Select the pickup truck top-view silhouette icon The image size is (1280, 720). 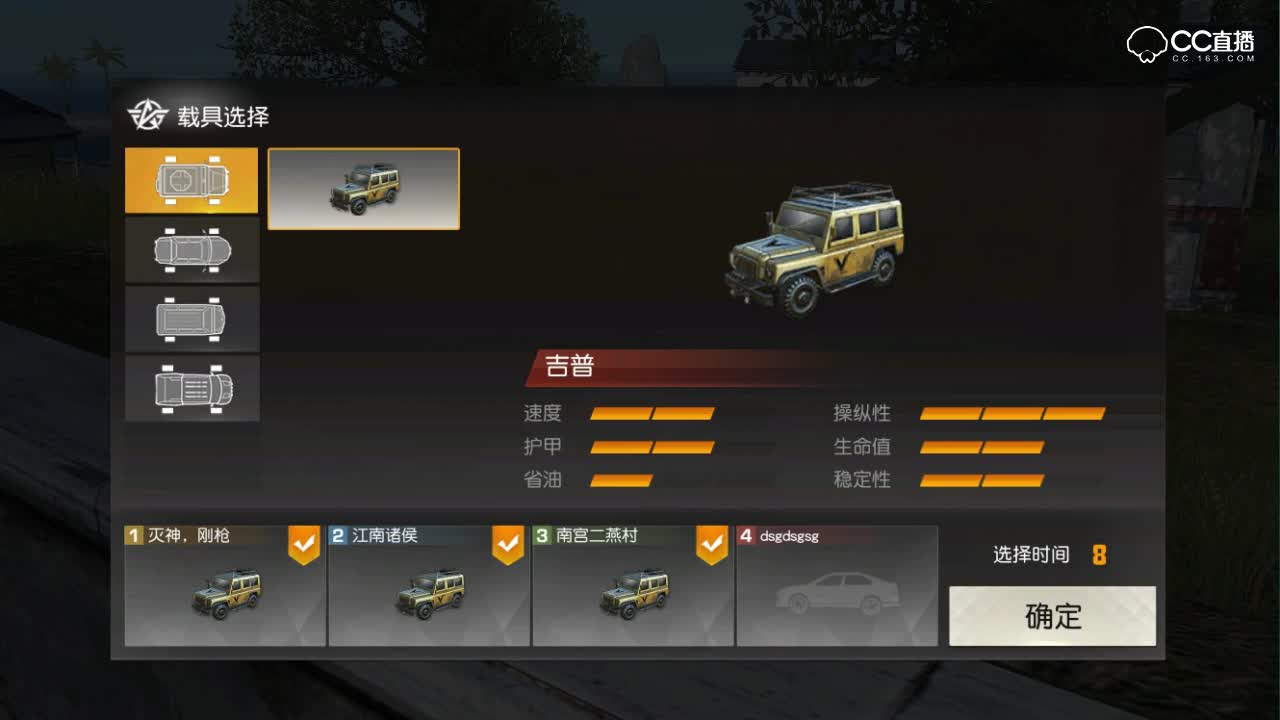pos(192,388)
